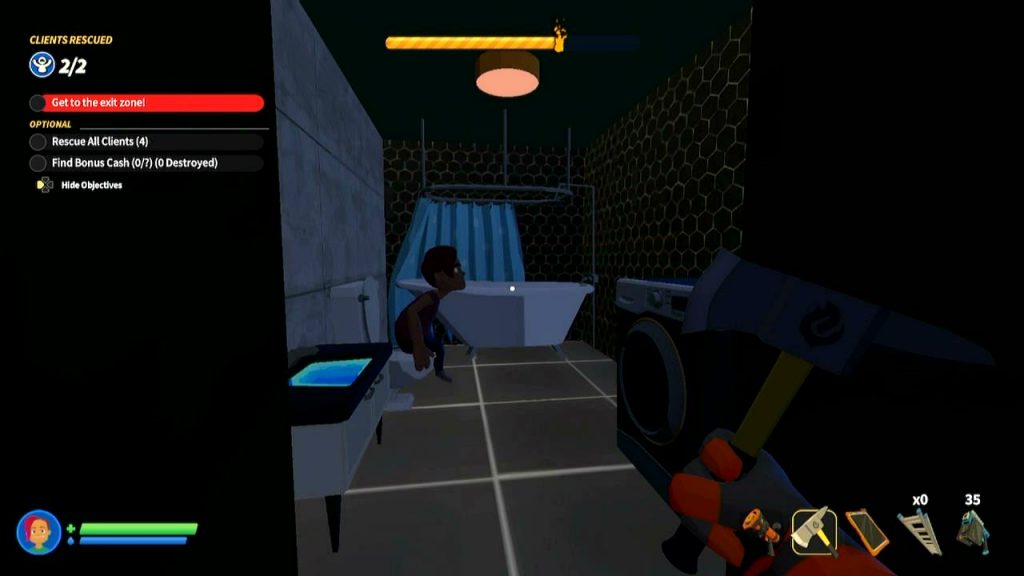This screenshot has width=1024, height=576.
Task: Select the Find Bonus Cash objective
Action: (148, 163)
